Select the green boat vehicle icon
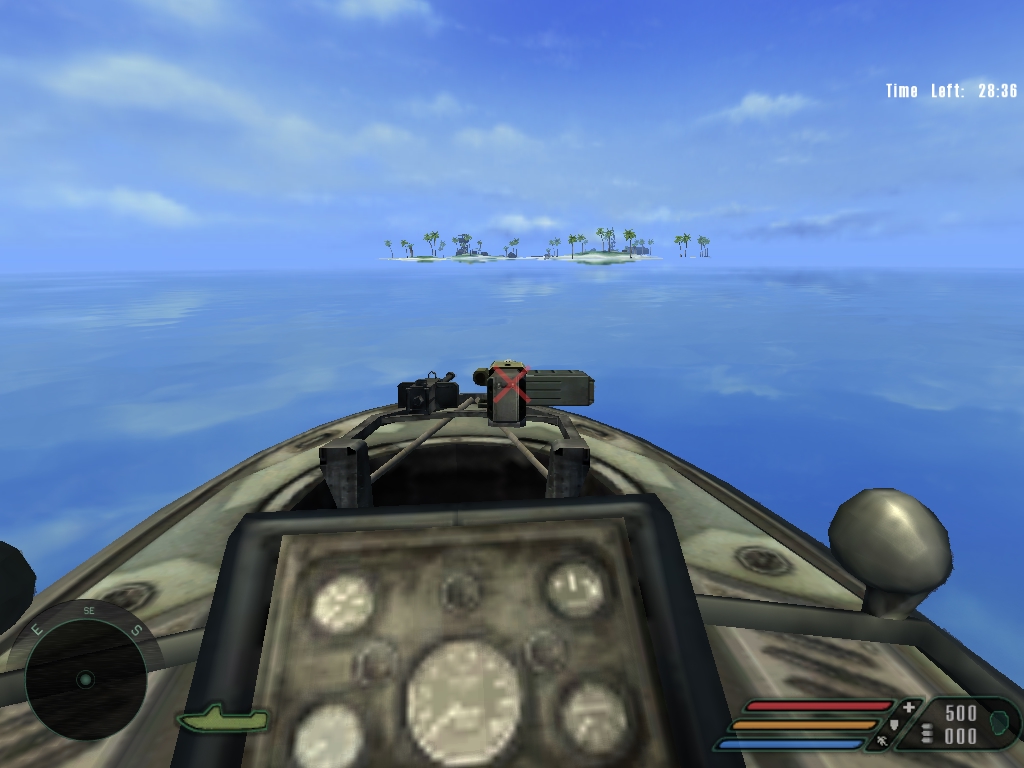Viewport: 1024px width, 768px height. tap(223, 718)
